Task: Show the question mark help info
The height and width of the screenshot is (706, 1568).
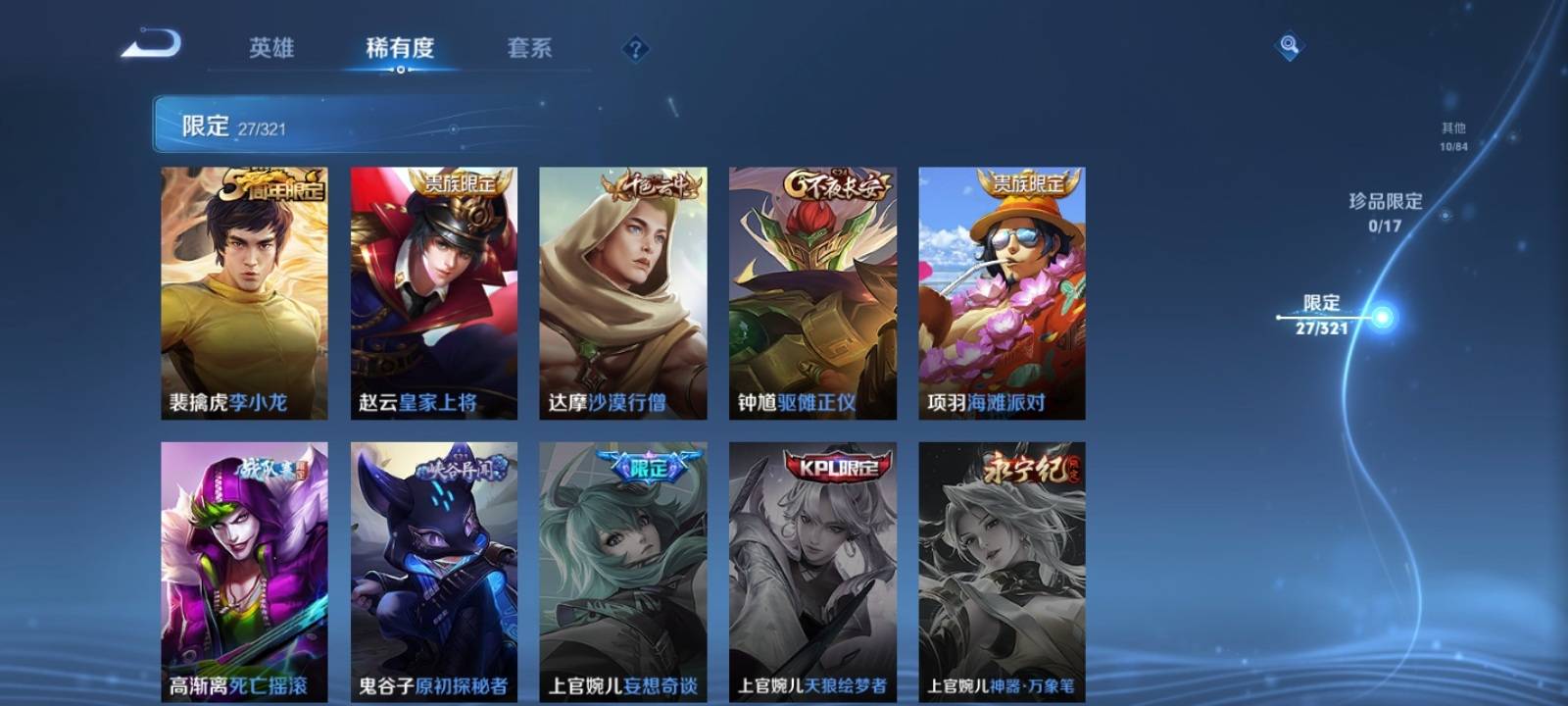Action: 635,49
